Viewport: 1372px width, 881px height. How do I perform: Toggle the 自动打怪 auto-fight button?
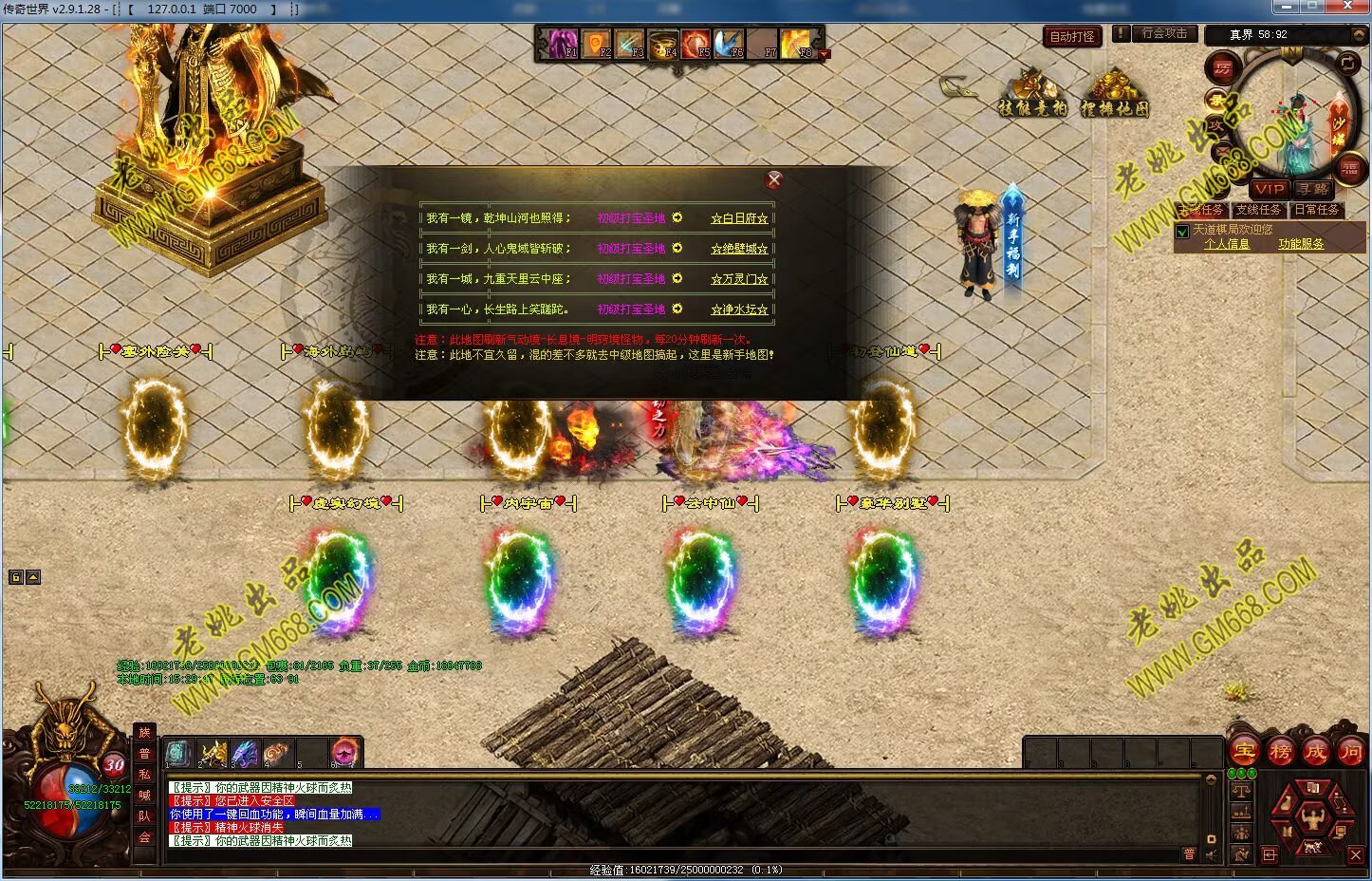(1072, 36)
